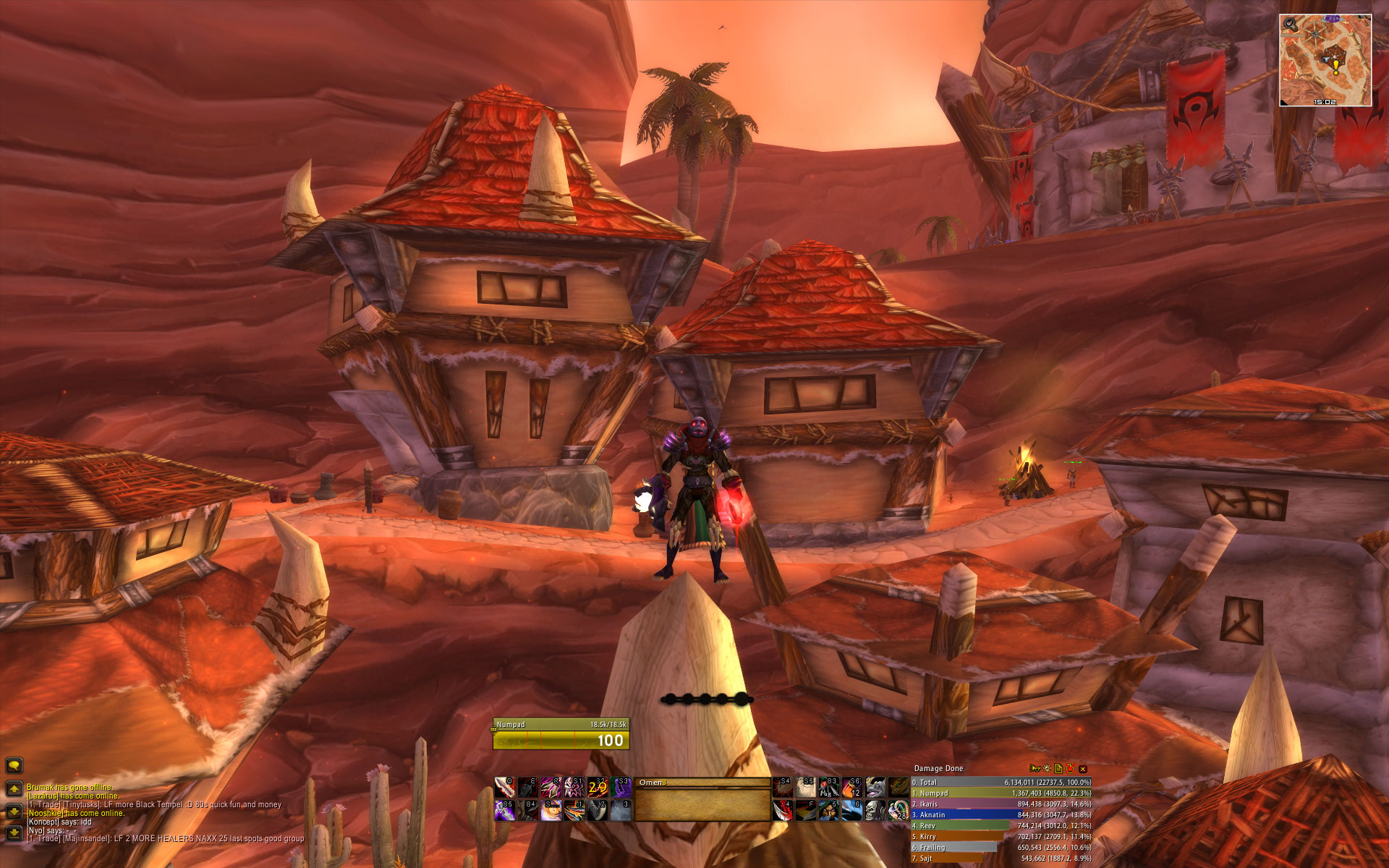This screenshot has height=868, width=1389.
Task: Click the Numpad player unit frame
Action: pos(561,733)
